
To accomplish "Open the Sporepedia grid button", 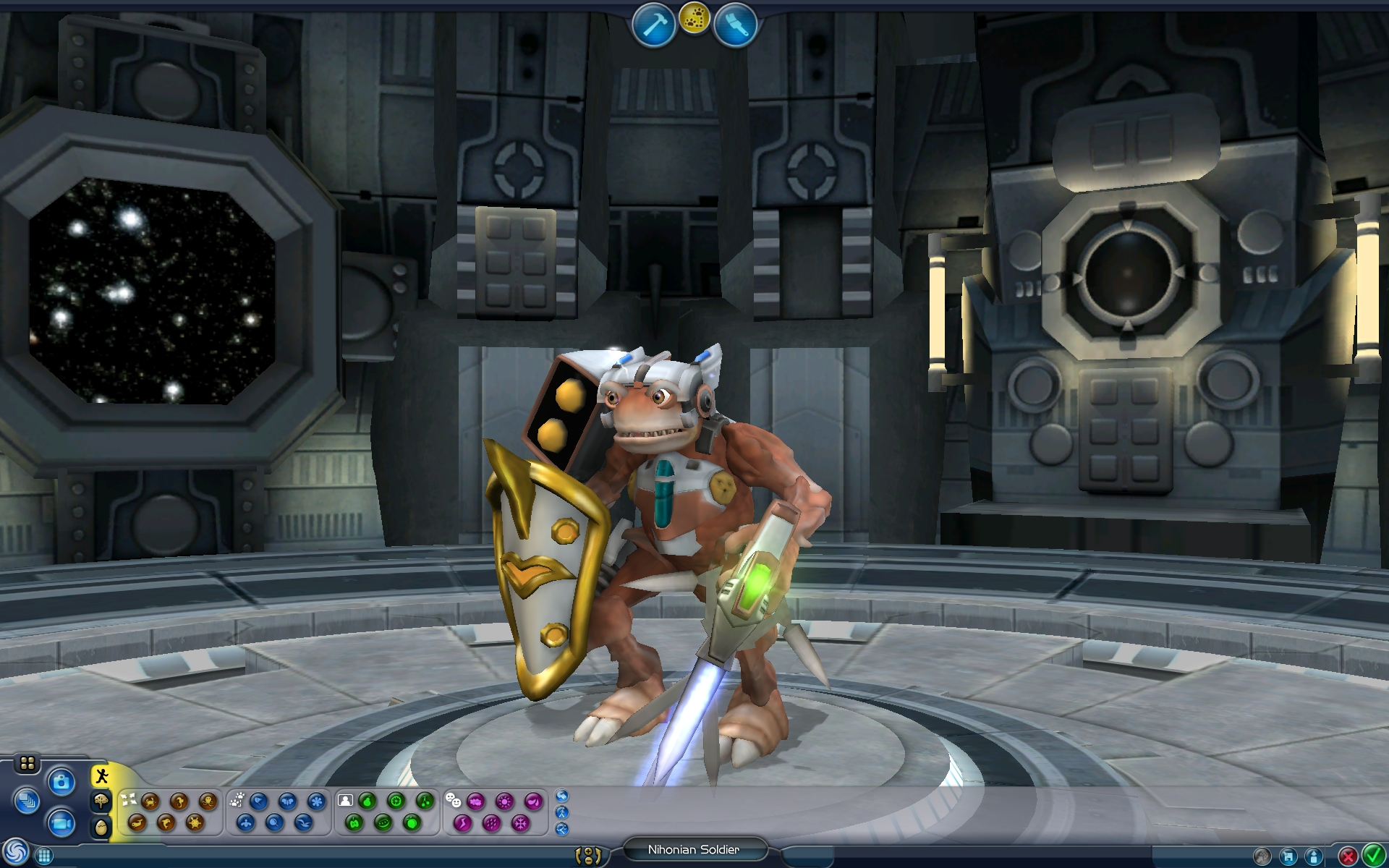I will coord(43,856).
